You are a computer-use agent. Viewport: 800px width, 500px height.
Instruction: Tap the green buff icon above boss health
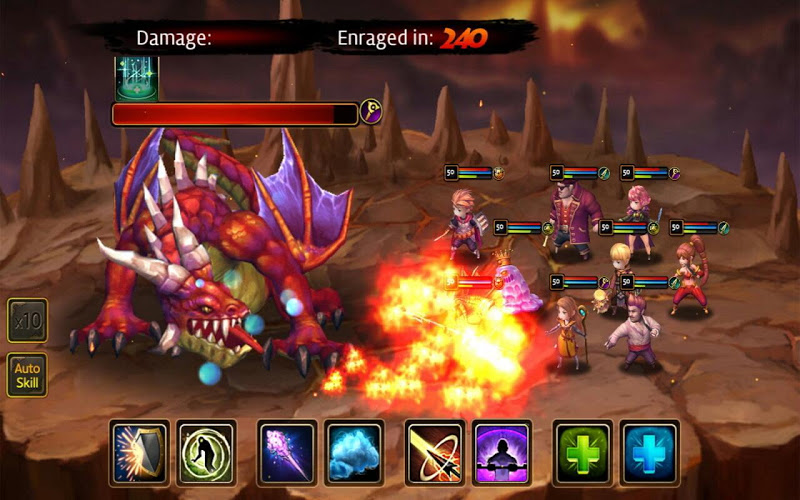pos(136,77)
